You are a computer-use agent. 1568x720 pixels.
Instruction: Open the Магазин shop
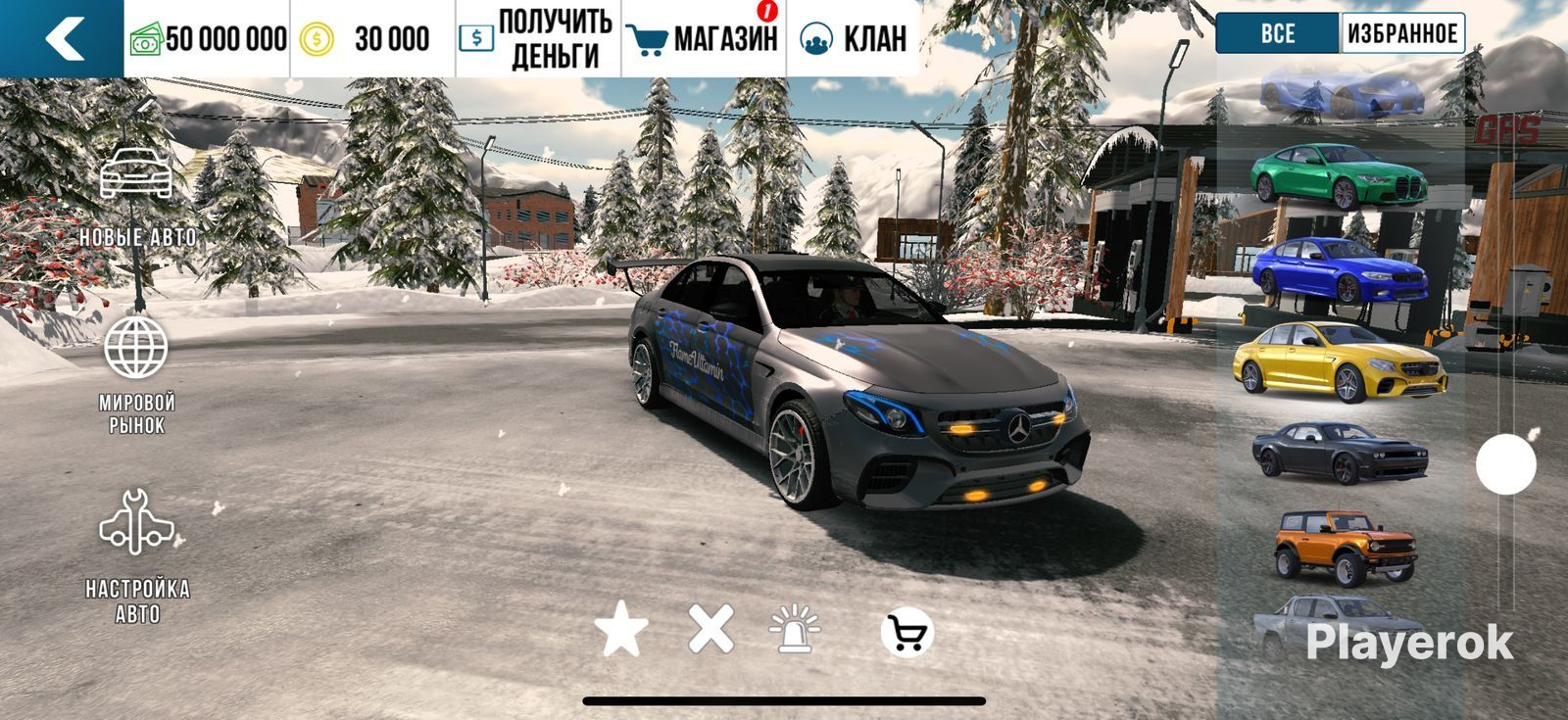[704, 39]
